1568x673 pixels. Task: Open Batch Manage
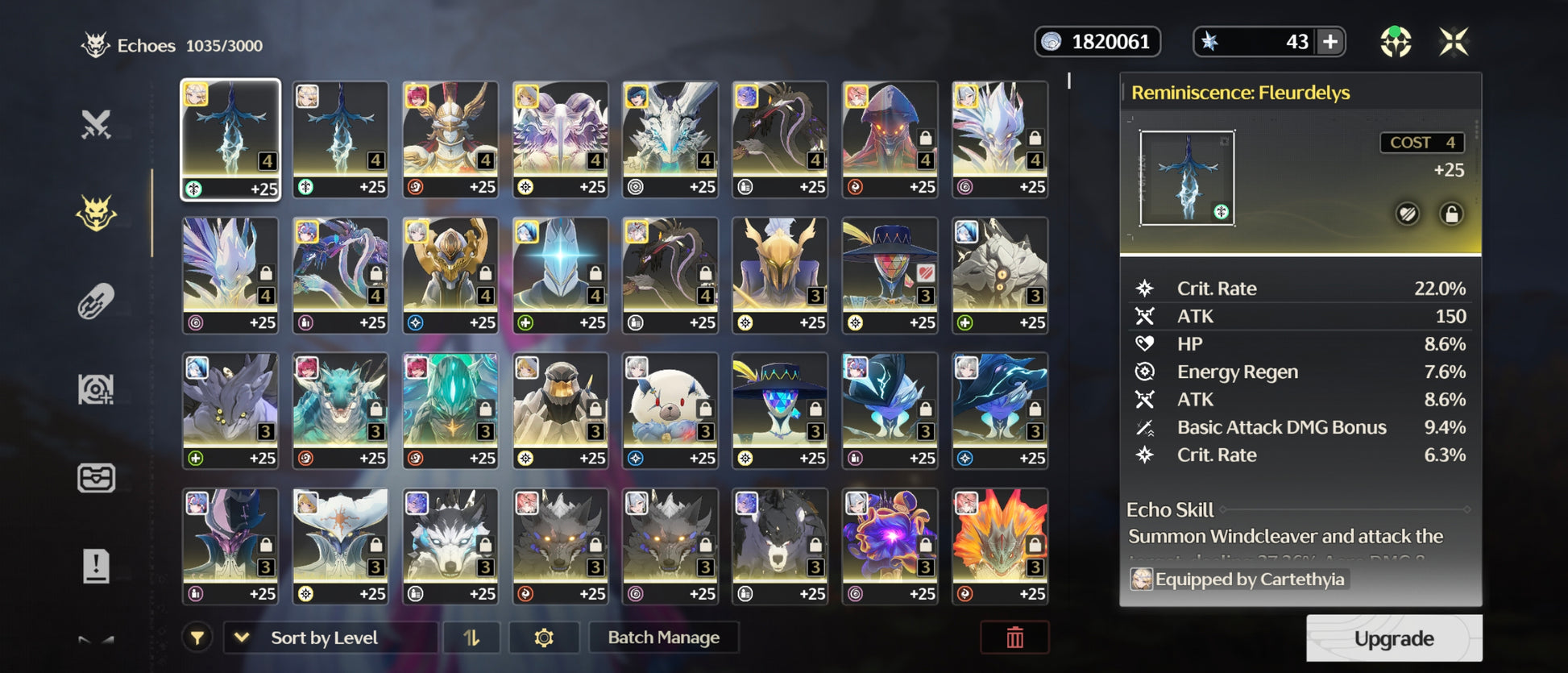coord(663,638)
